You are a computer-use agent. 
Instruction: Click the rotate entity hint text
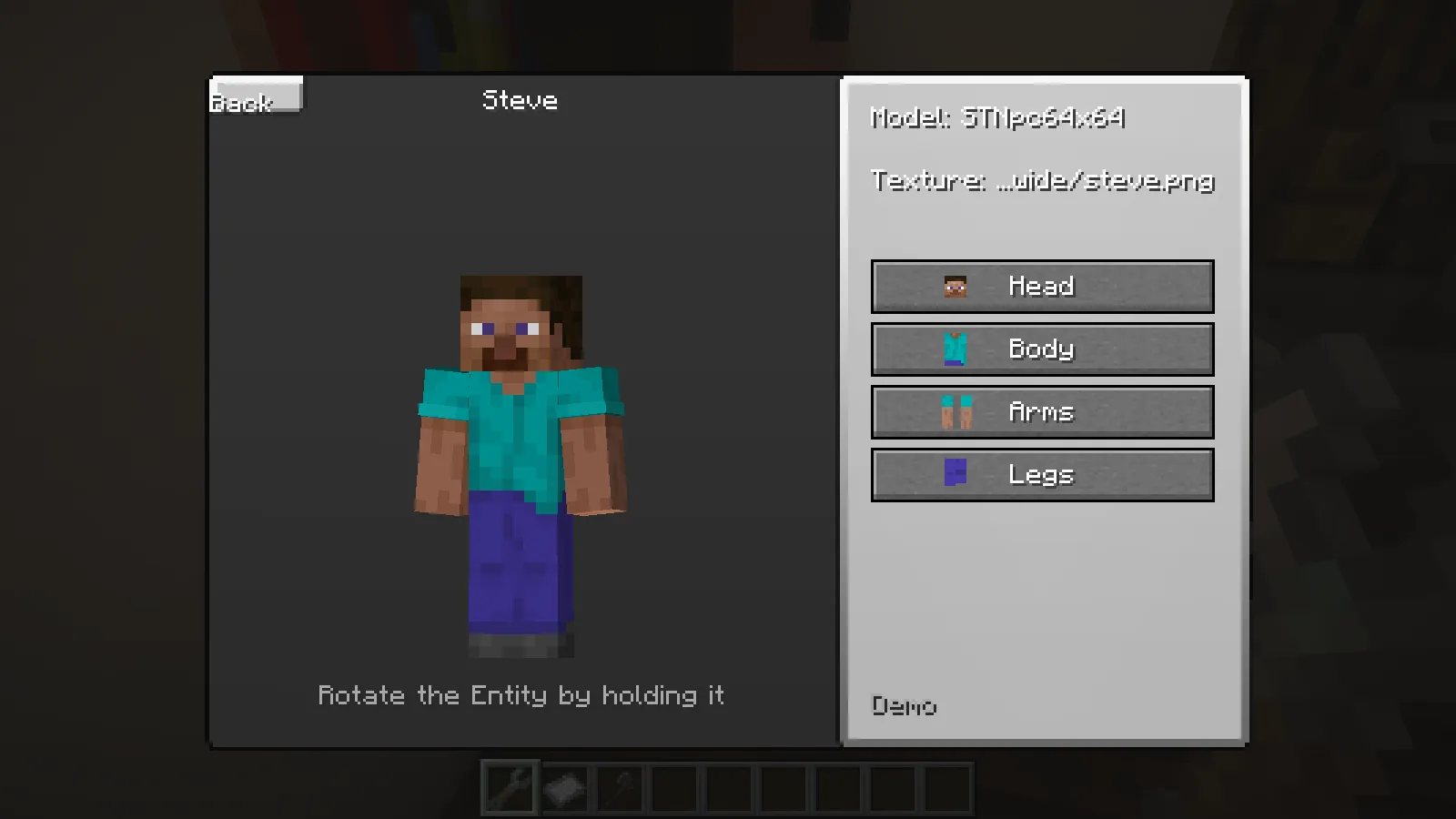521,695
